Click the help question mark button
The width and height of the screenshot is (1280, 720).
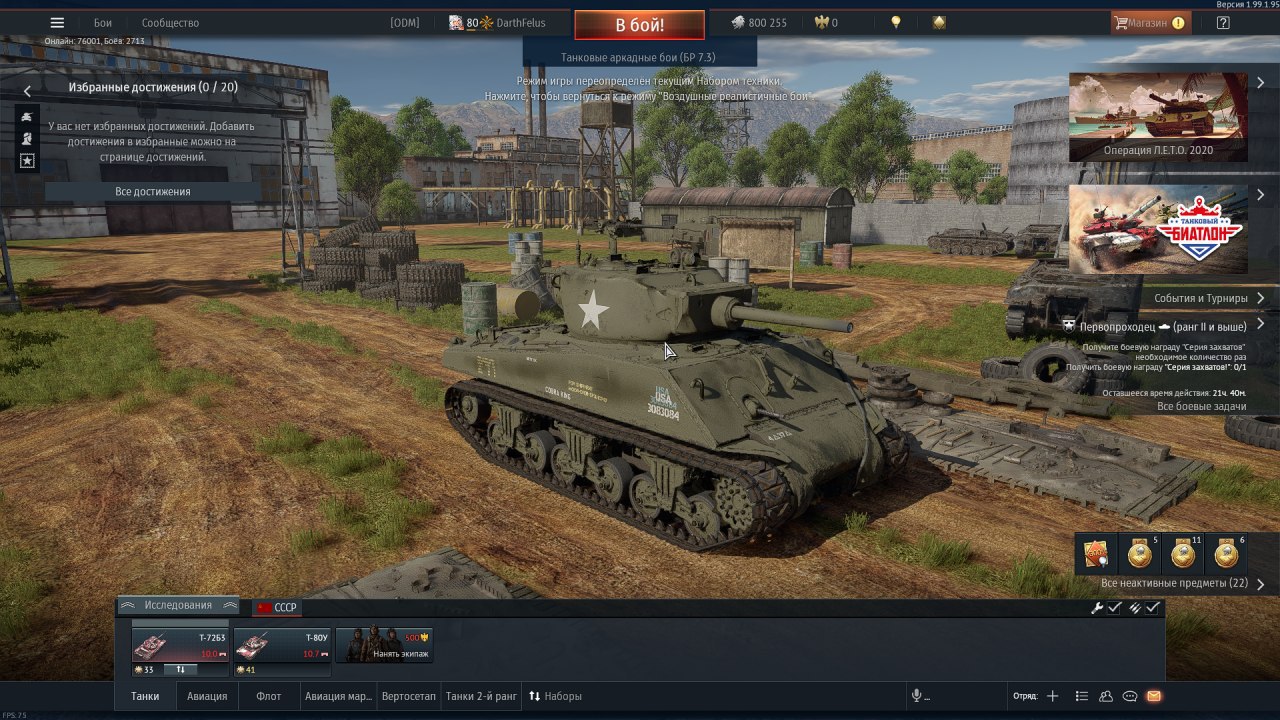point(1223,23)
